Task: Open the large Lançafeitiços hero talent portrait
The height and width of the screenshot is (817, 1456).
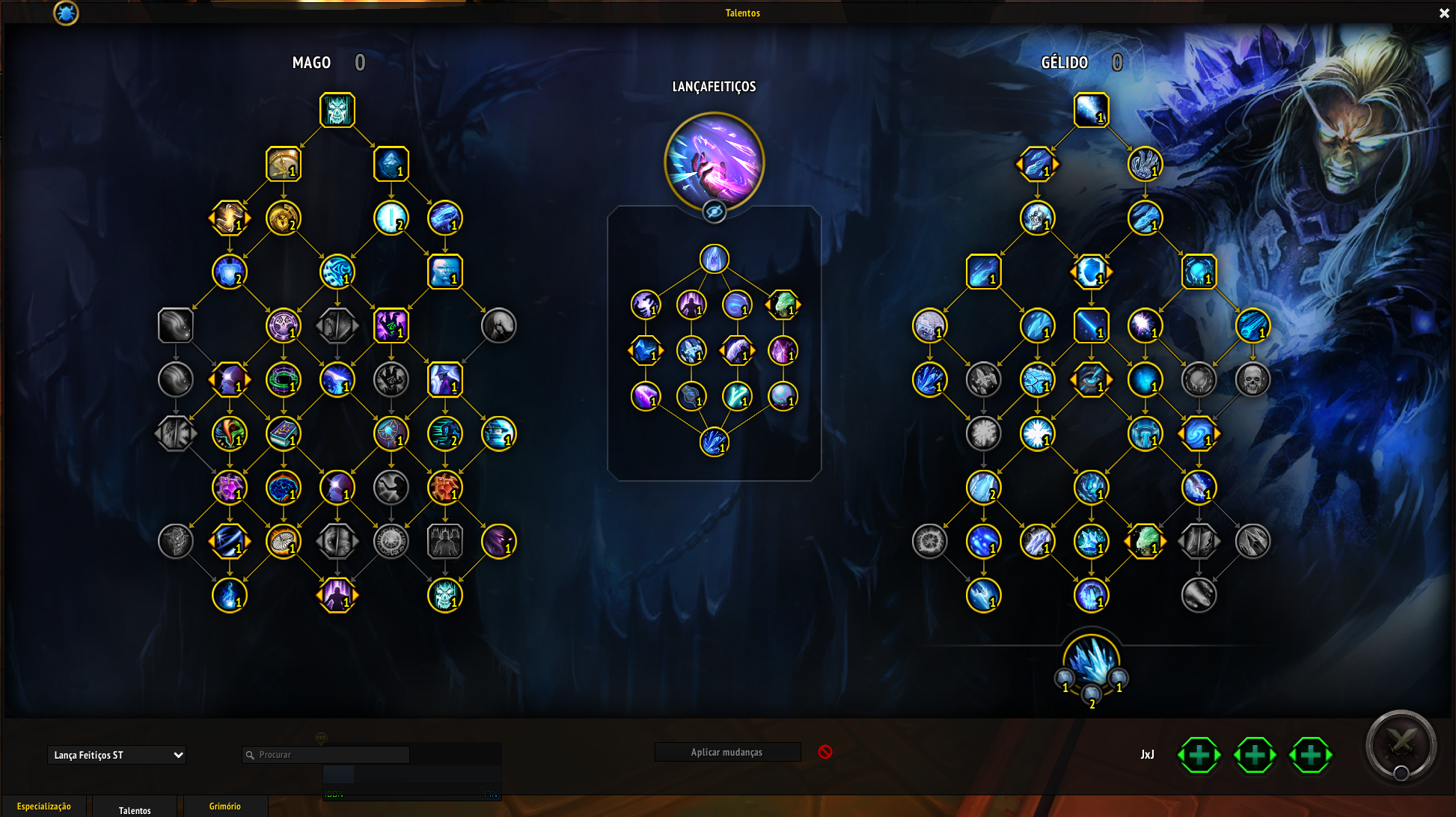Action: pyautogui.click(x=714, y=162)
